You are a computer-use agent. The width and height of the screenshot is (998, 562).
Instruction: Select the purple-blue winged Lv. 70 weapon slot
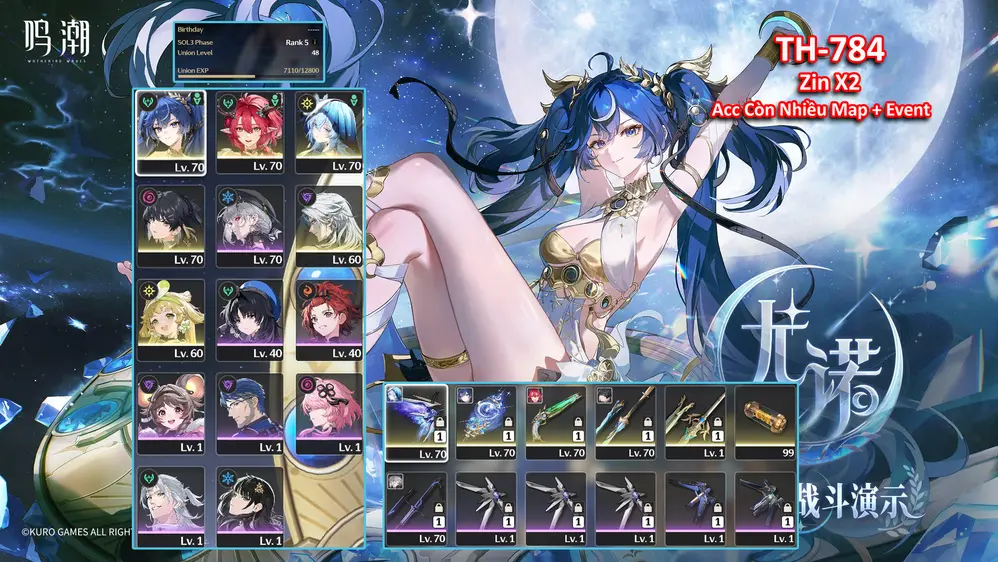pyautogui.click(x=416, y=420)
